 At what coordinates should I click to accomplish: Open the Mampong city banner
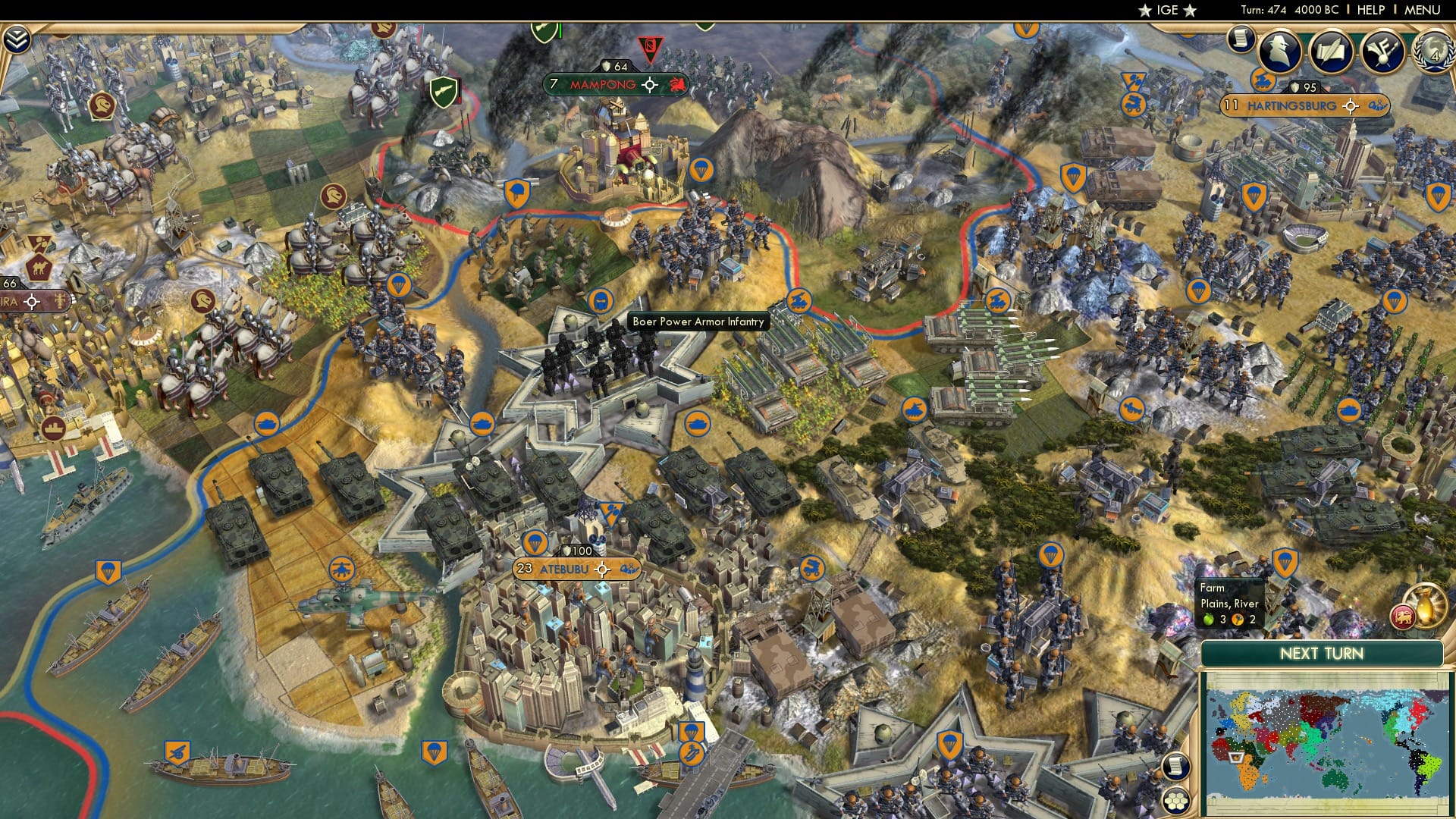point(601,84)
